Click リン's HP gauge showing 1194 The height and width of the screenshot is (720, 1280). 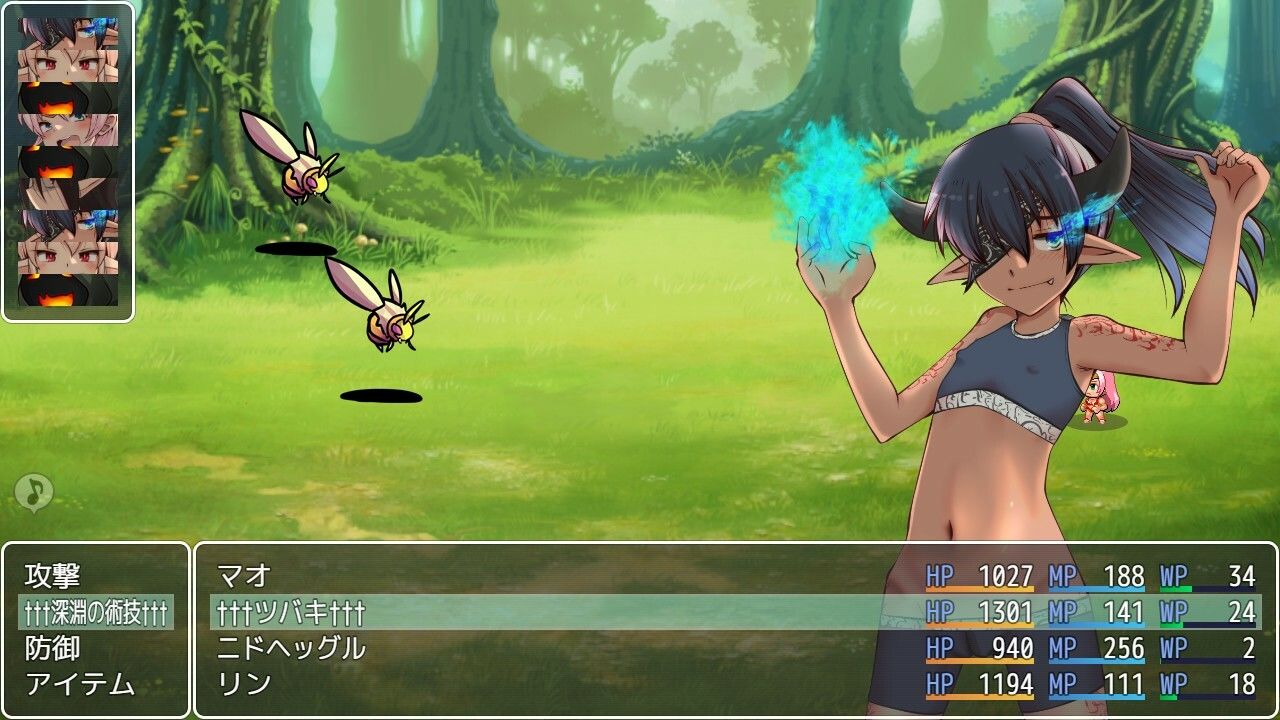tap(980, 680)
